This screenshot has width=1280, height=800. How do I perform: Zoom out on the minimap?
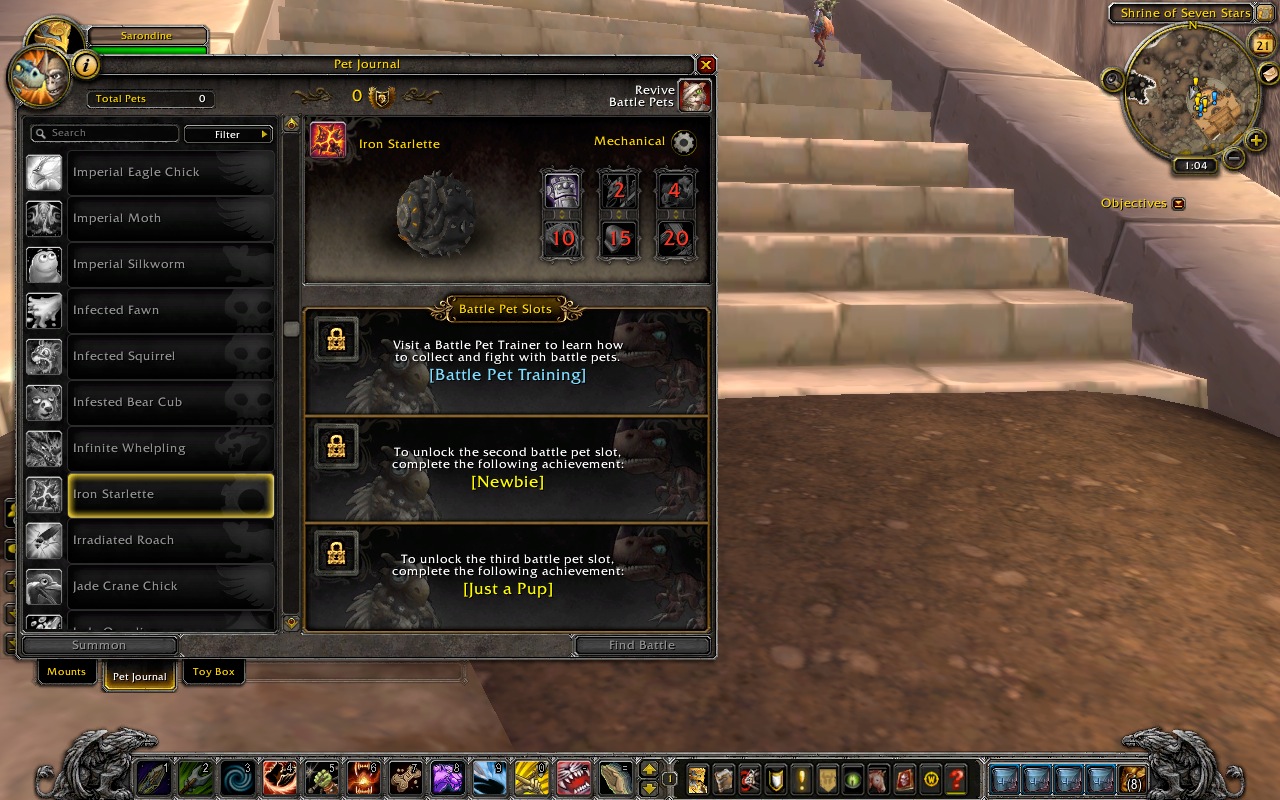click(x=1233, y=158)
